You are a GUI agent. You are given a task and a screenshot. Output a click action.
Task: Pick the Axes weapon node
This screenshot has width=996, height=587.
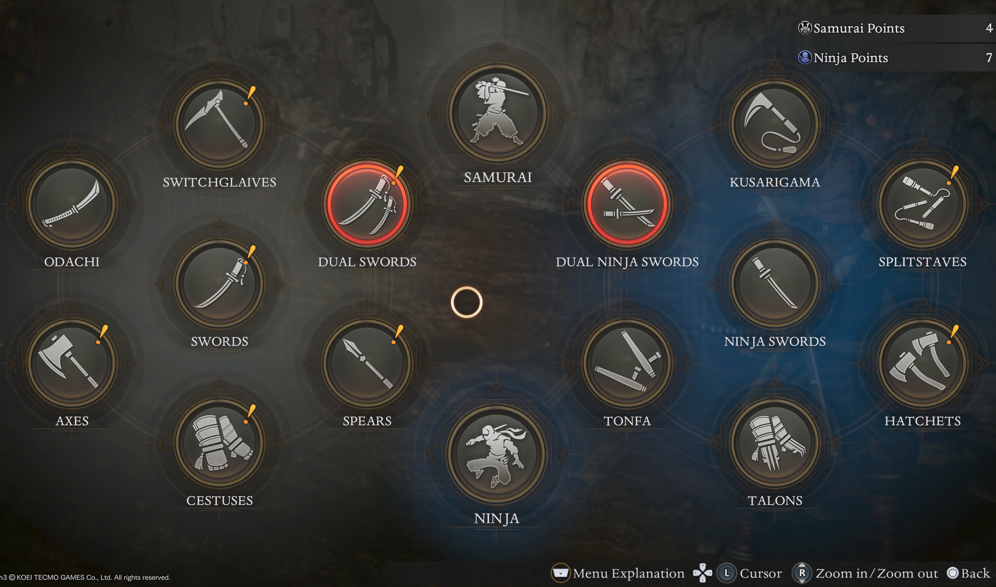[x=71, y=363]
